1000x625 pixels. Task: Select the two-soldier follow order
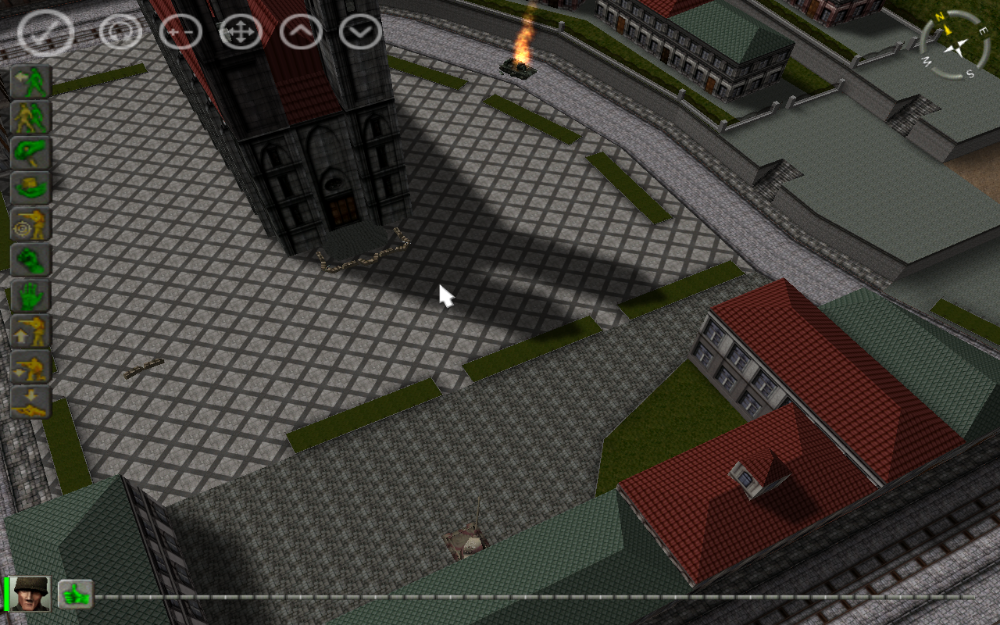click(31, 118)
